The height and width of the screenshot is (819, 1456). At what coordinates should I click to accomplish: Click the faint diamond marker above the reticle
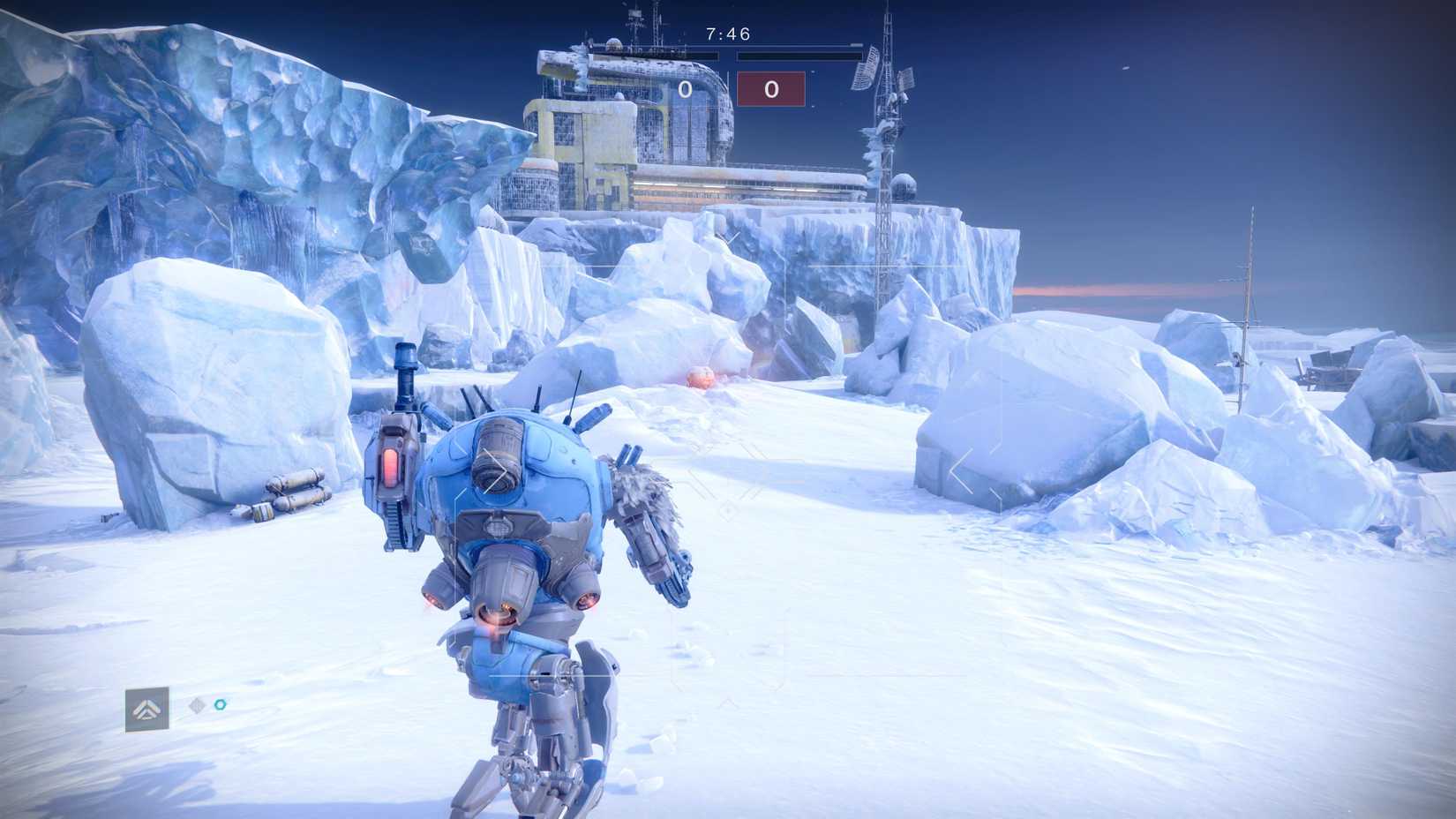click(x=727, y=237)
